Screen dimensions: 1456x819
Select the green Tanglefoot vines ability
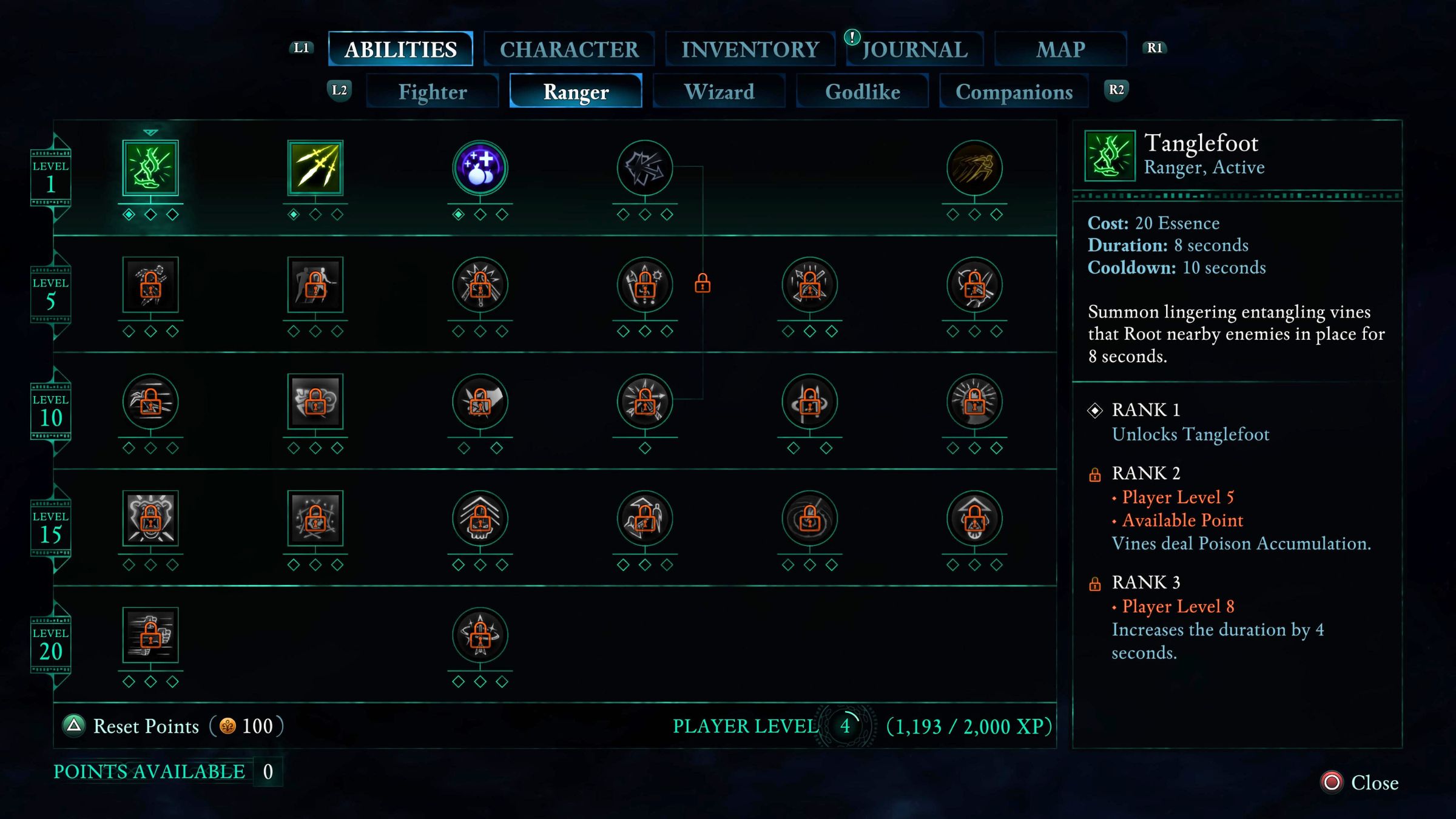point(150,168)
